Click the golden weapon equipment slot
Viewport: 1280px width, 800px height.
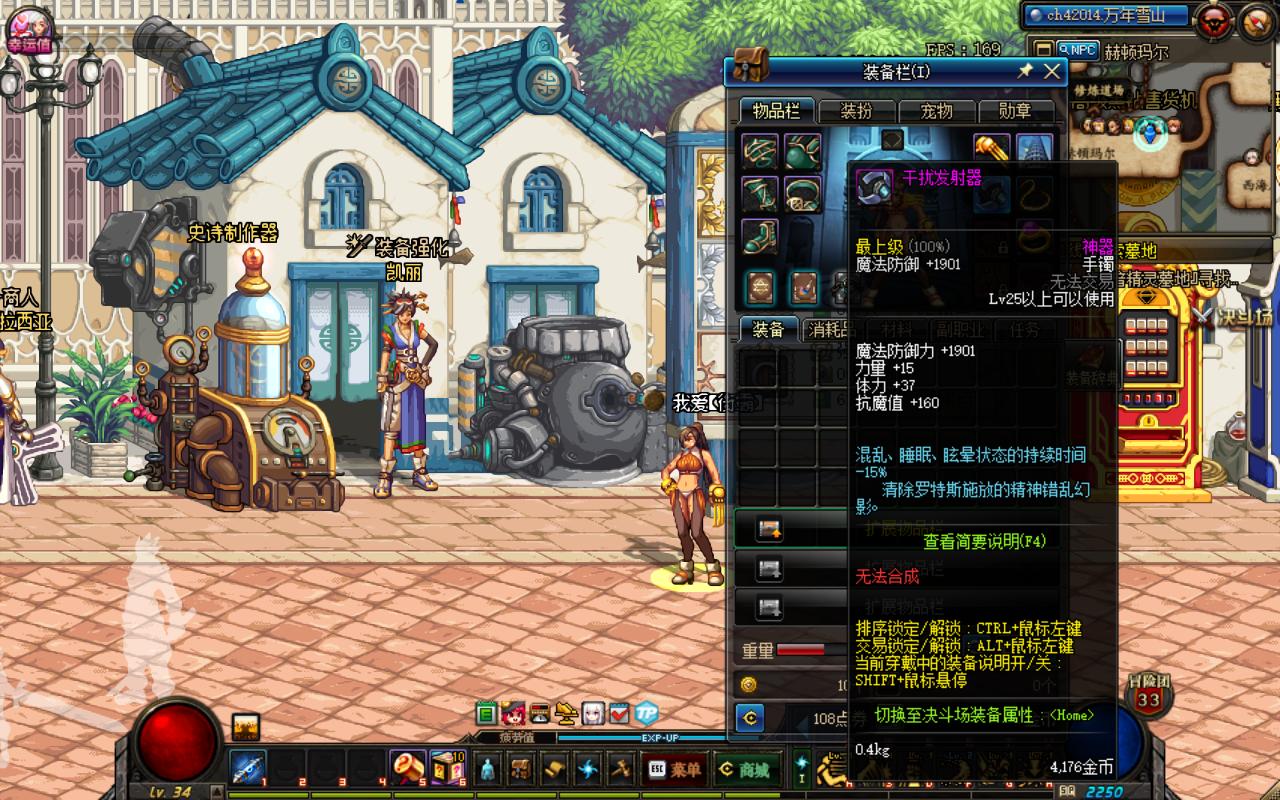[x=991, y=151]
